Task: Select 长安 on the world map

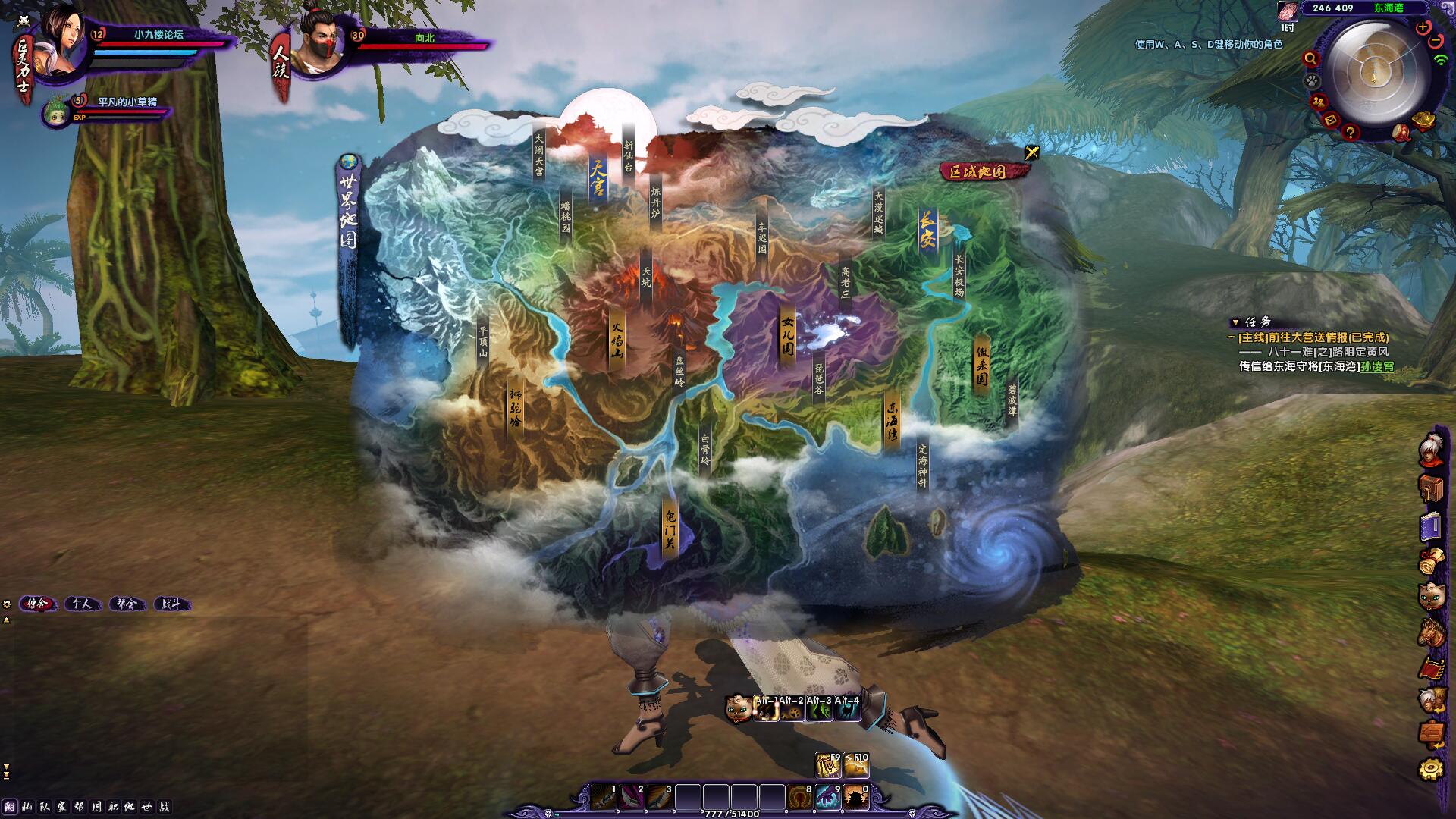Action: click(927, 230)
